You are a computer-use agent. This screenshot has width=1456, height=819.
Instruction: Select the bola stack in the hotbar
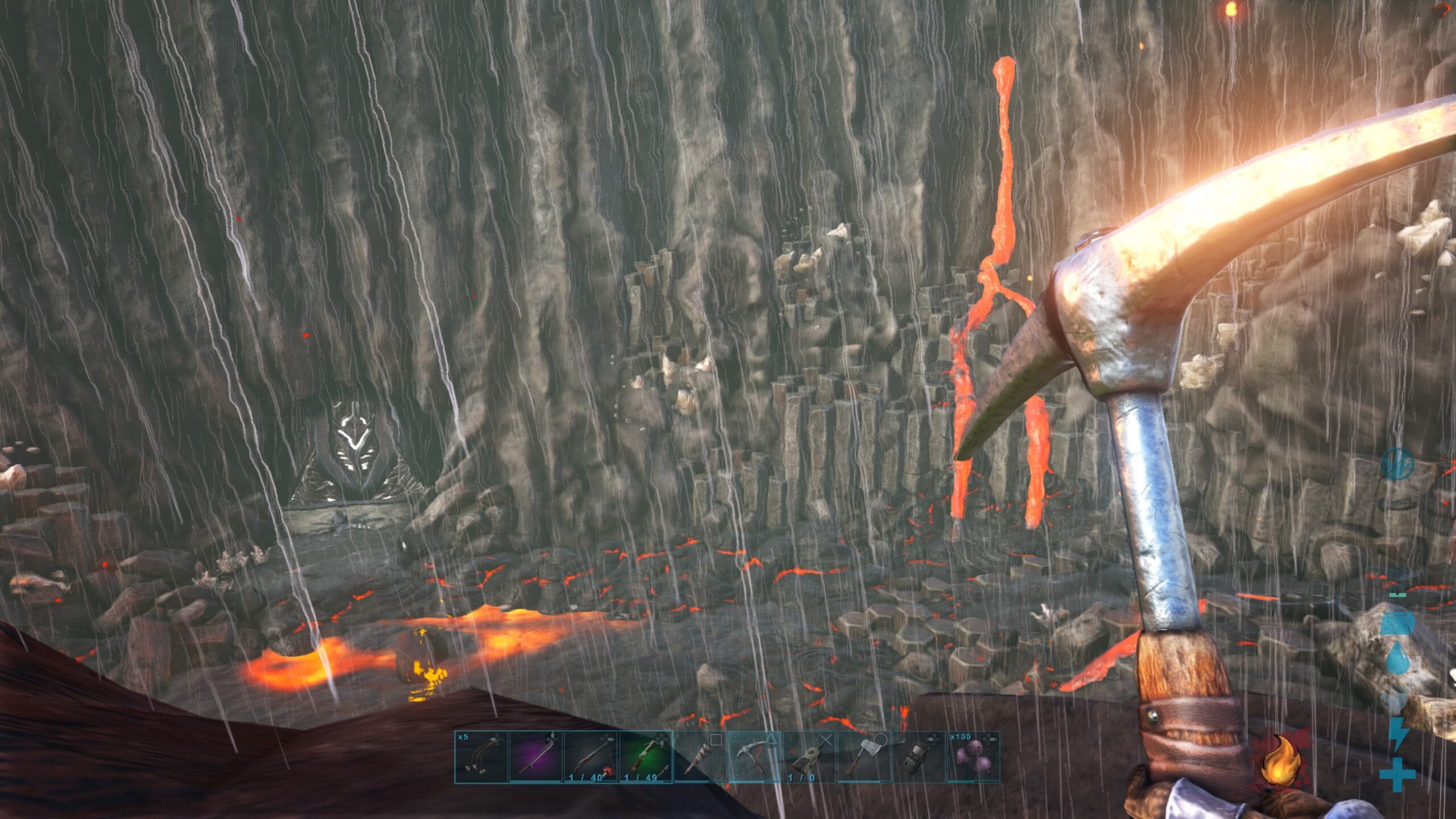tap(481, 756)
